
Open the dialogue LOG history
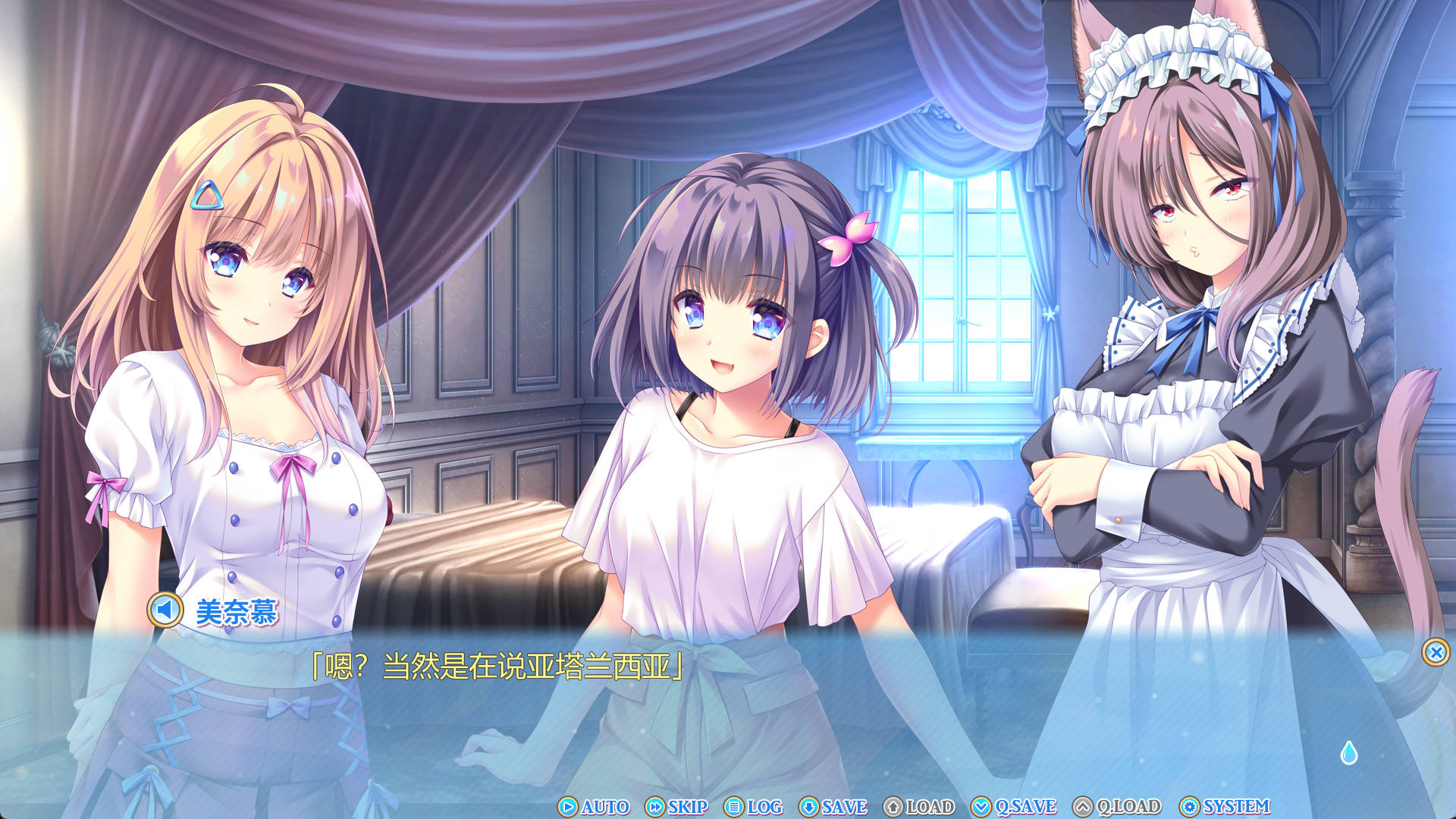[x=753, y=807]
